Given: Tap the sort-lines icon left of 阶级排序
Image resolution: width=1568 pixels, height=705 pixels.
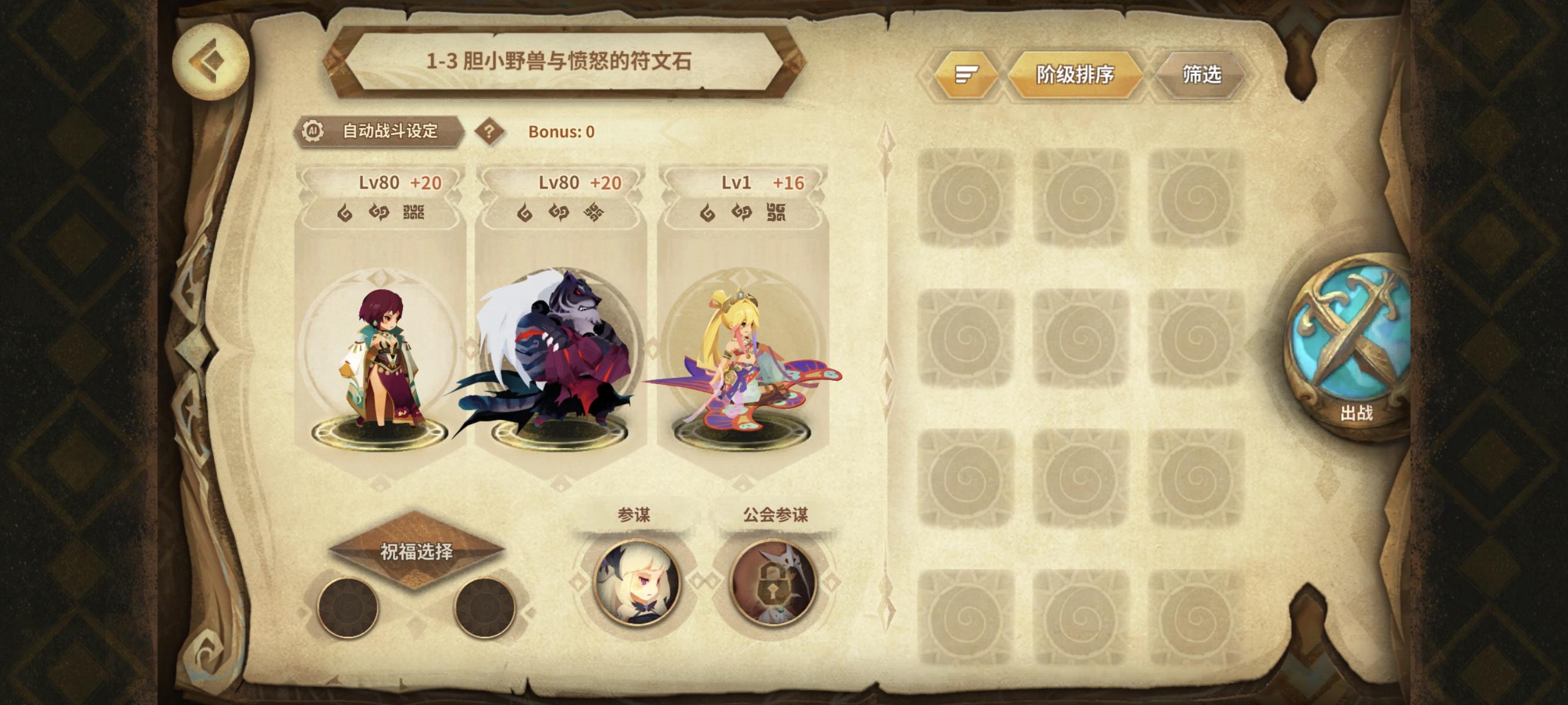Looking at the screenshot, I should pos(967,73).
